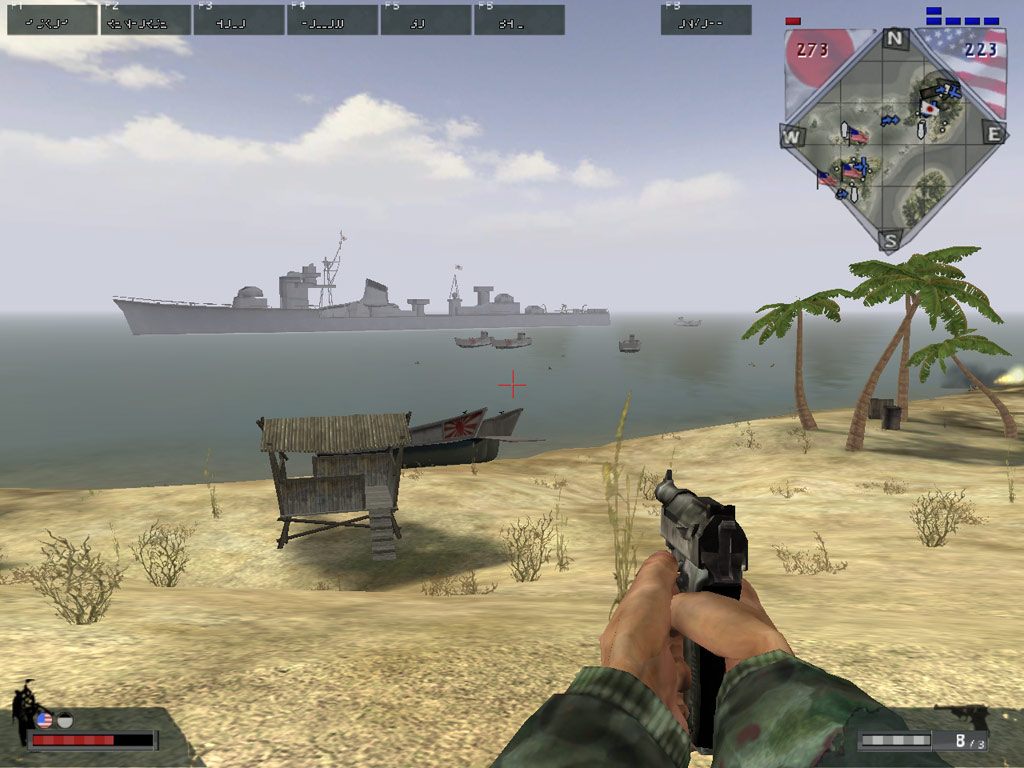Open the F5 radio command box

point(426,20)
